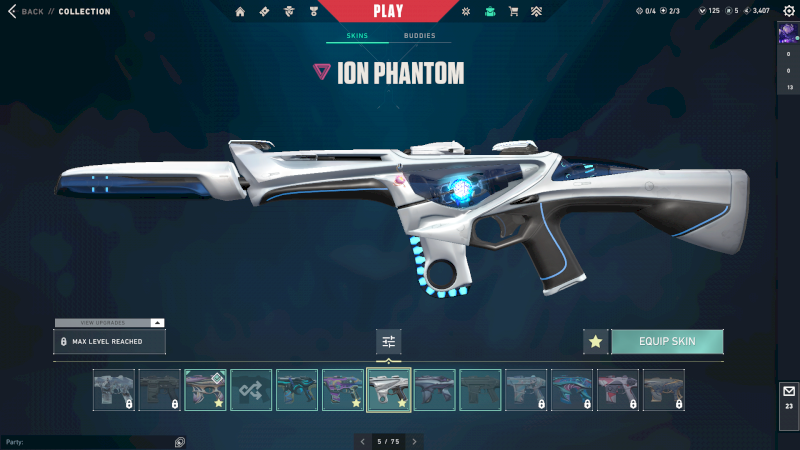Go to the previous skin page

tap(361, 441)
